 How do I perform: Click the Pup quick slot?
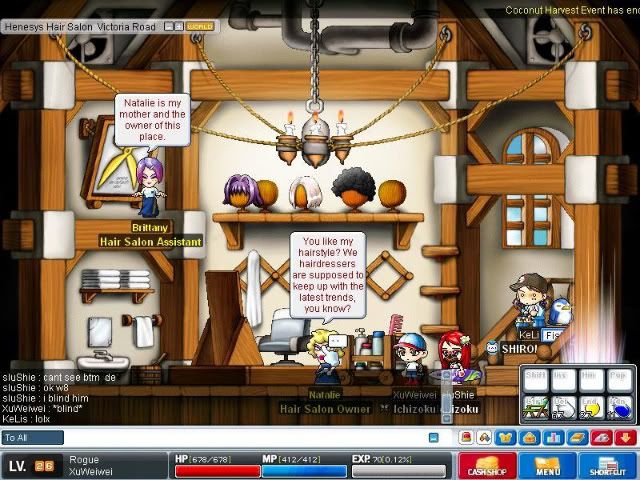pos(621,381)
